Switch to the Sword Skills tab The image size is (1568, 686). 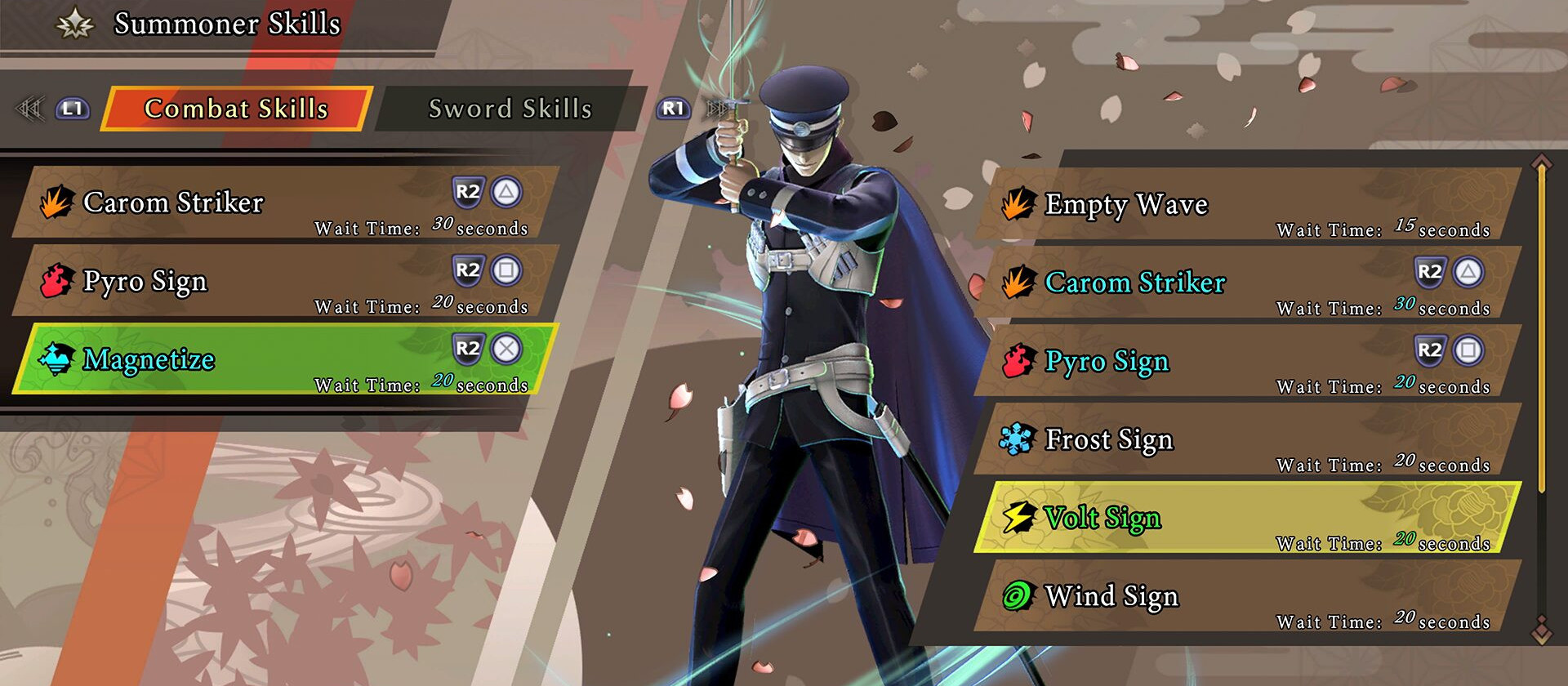pyautogui.click(x=511, y=109)
